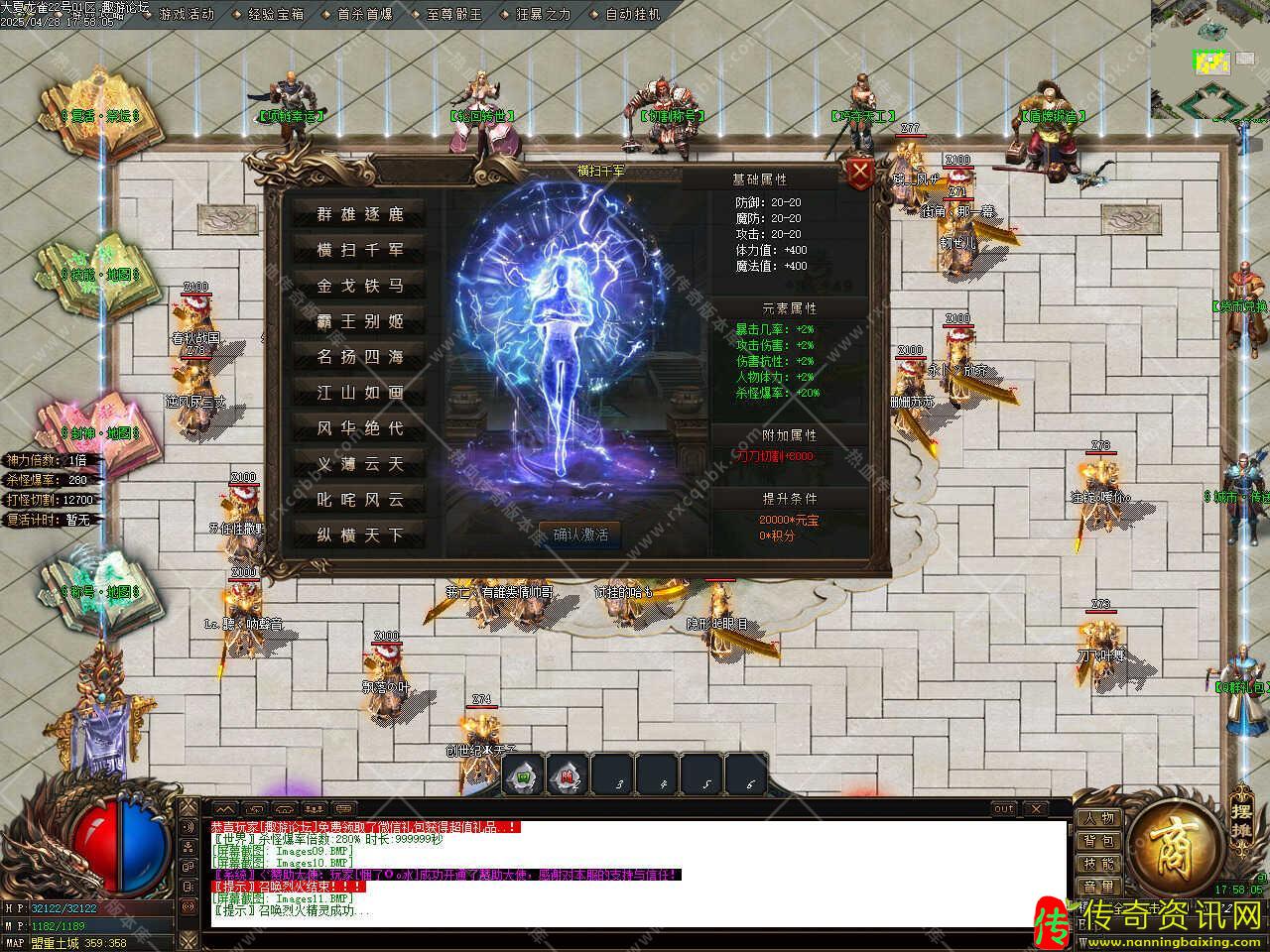Viewport: 1270px width, 952px height.
Task: Choose 风华绝代 from the list
Action: [x=360, y=428]
